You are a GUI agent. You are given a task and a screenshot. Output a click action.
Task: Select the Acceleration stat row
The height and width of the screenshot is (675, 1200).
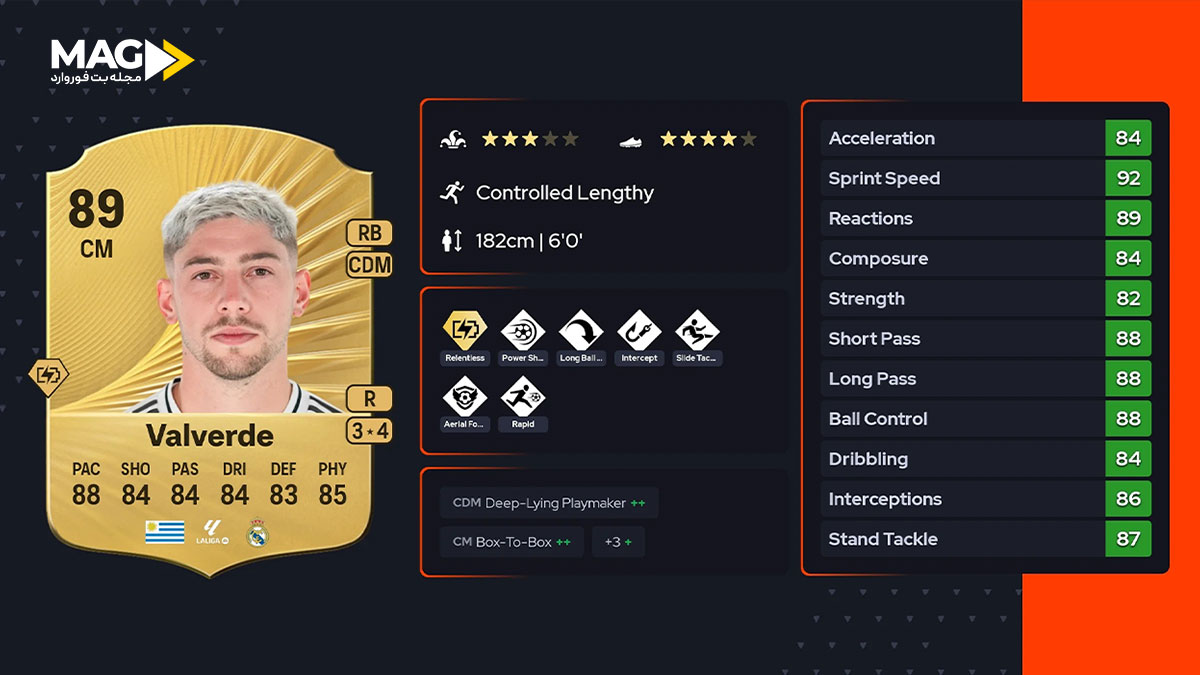(x=985, y=138)
